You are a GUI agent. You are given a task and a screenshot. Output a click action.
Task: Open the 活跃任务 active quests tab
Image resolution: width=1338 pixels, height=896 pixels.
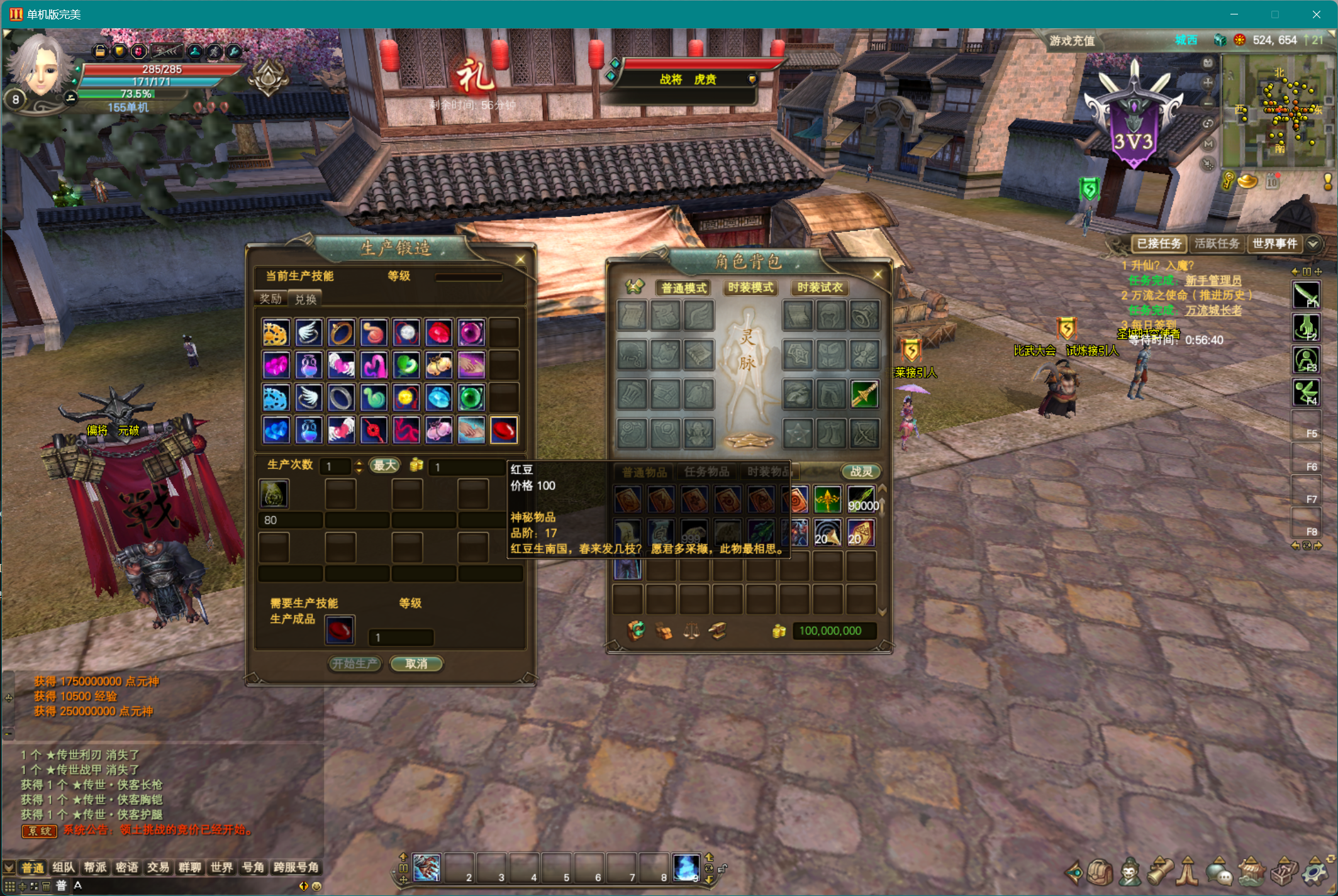tap(1217, 243)
